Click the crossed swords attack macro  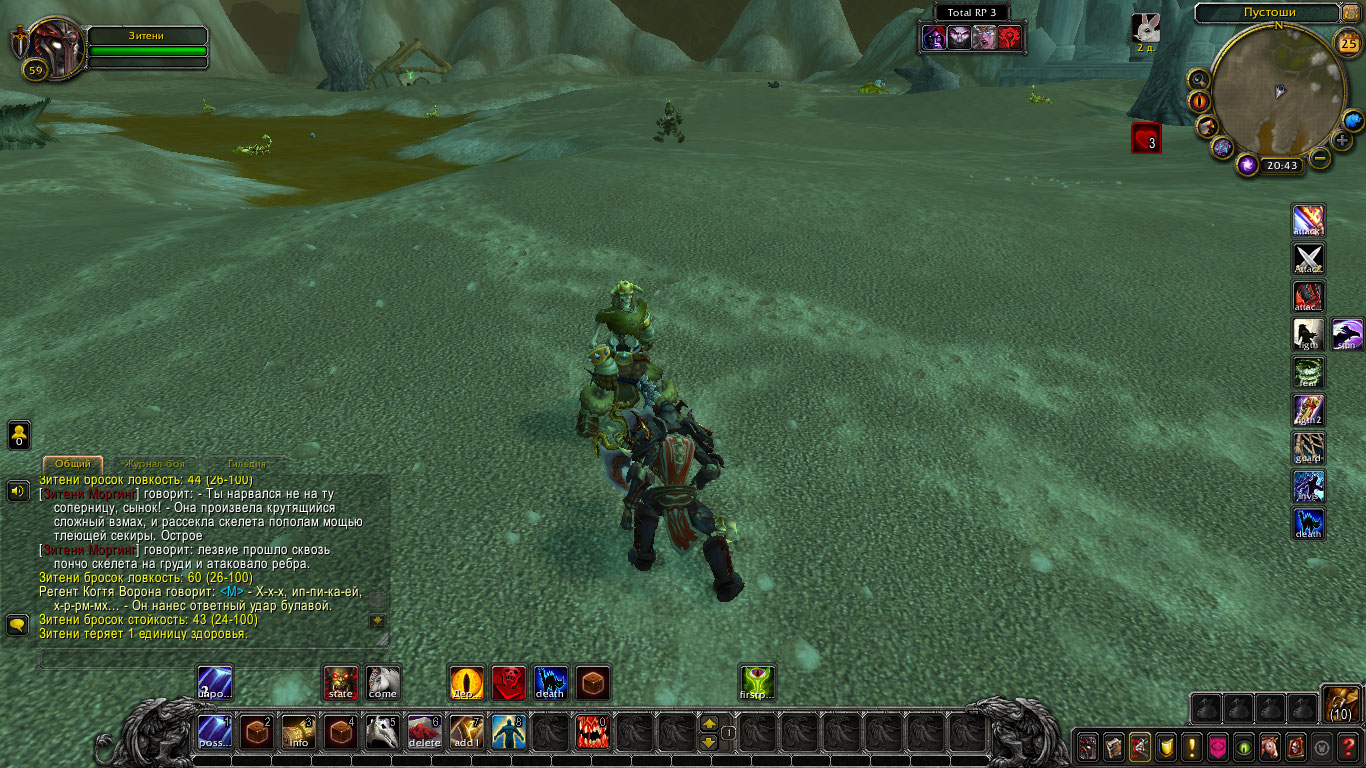point(1309,258)
